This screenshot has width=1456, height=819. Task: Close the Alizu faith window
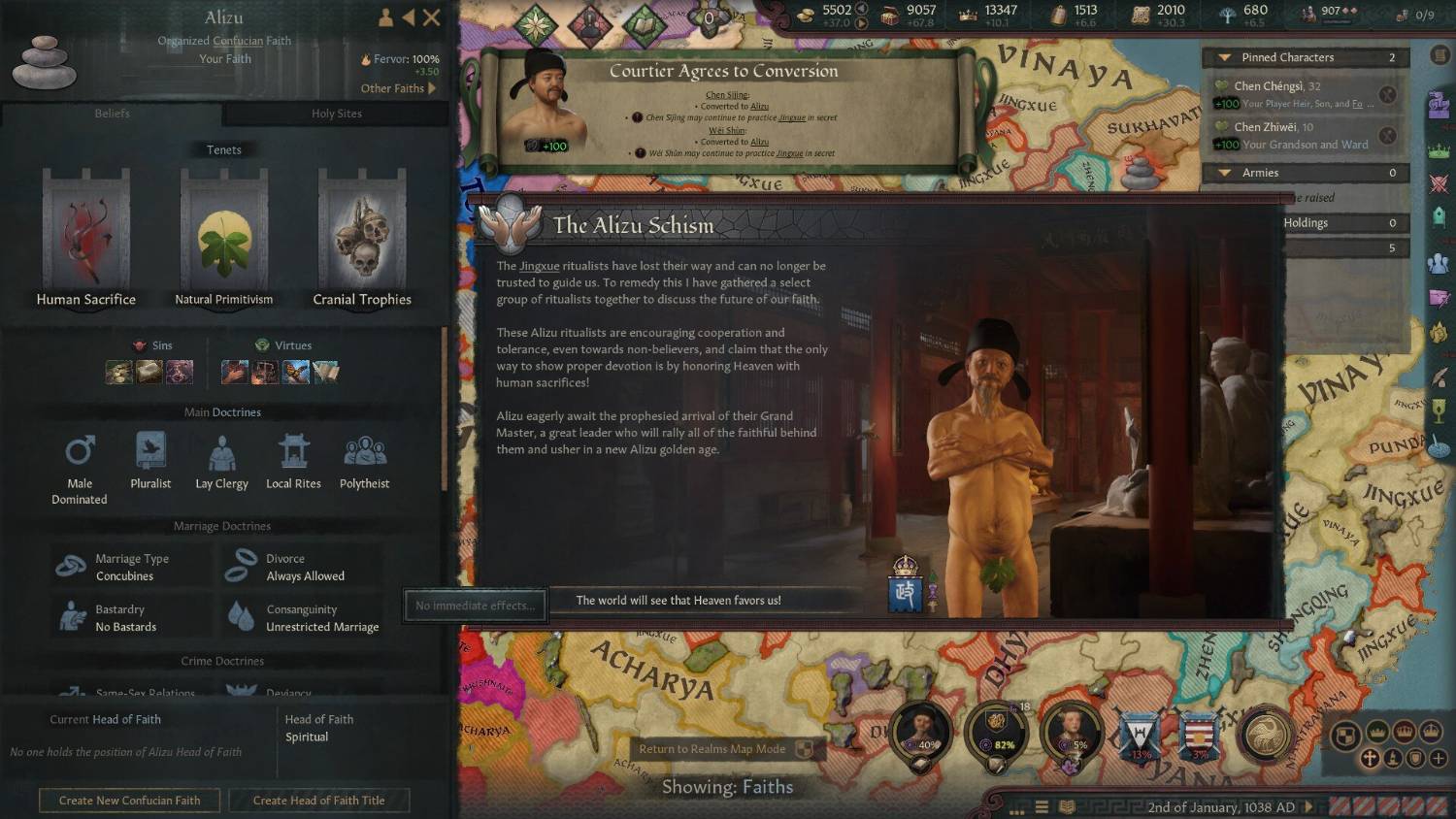(432, 17)
